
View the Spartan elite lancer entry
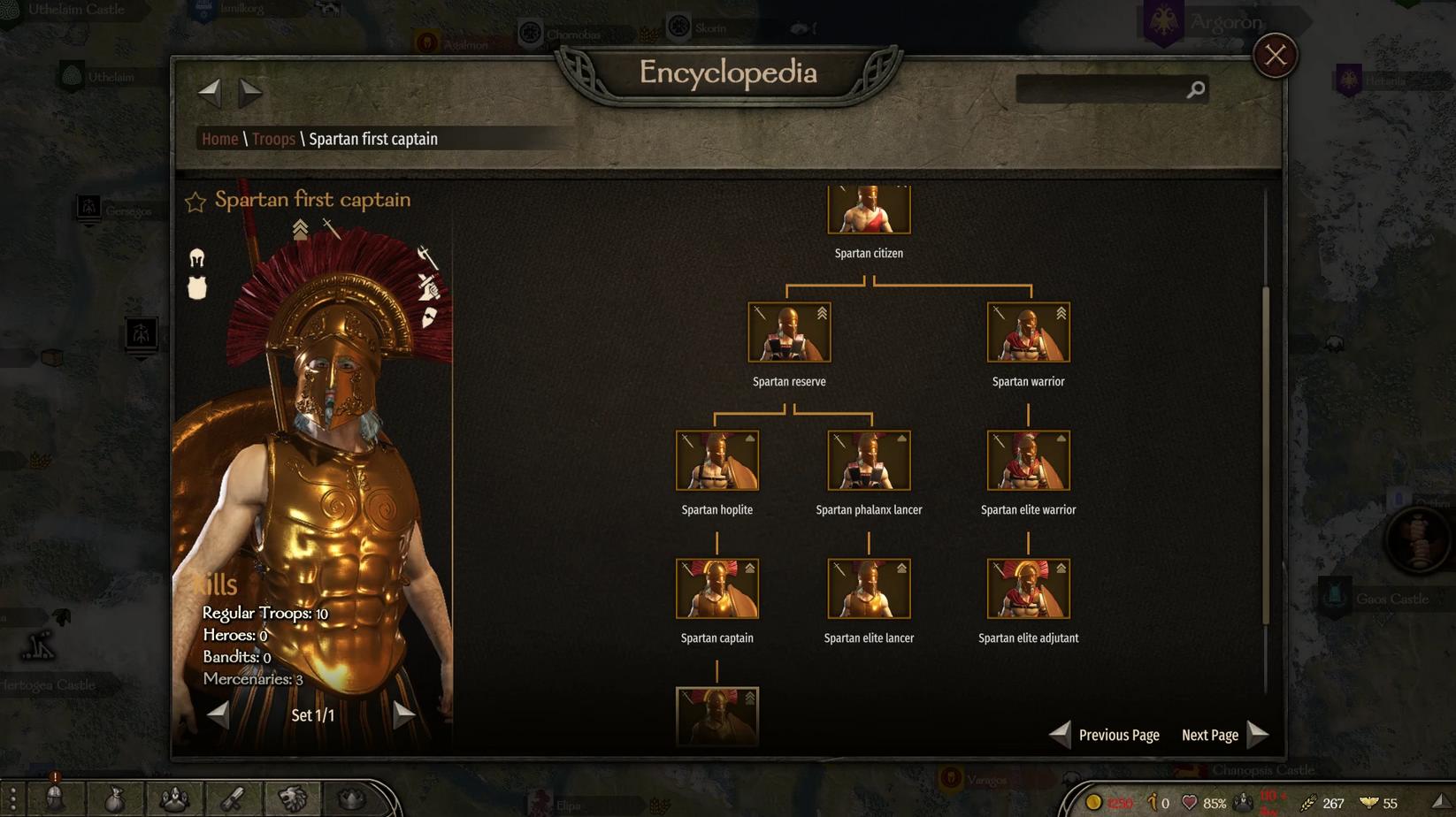869,589
